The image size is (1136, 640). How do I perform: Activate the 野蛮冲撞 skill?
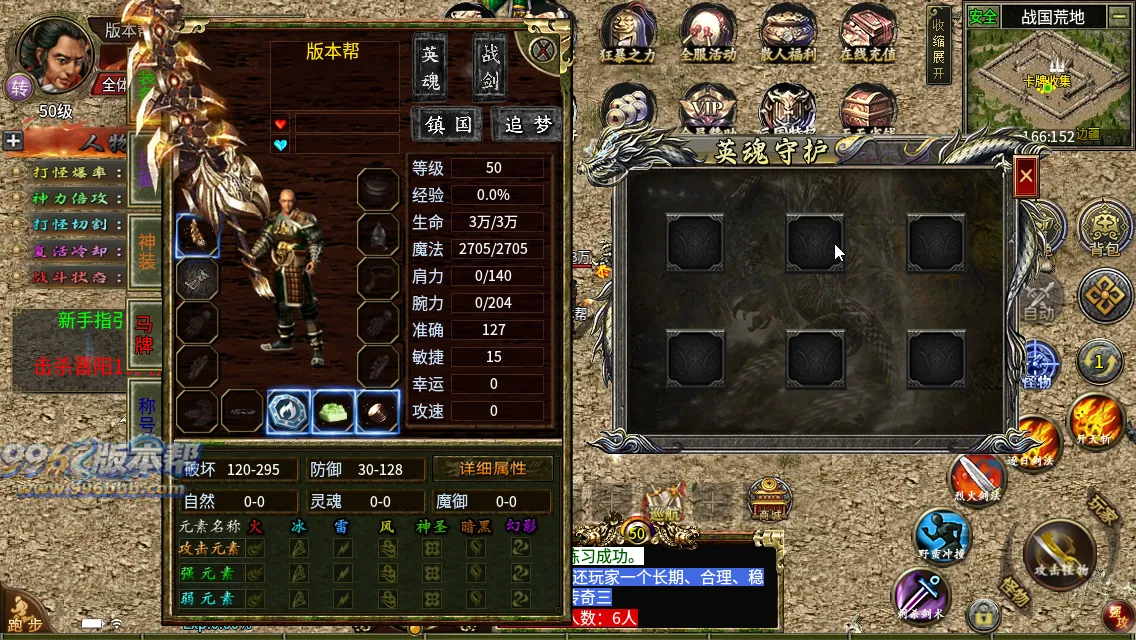(x=943, y=536)
